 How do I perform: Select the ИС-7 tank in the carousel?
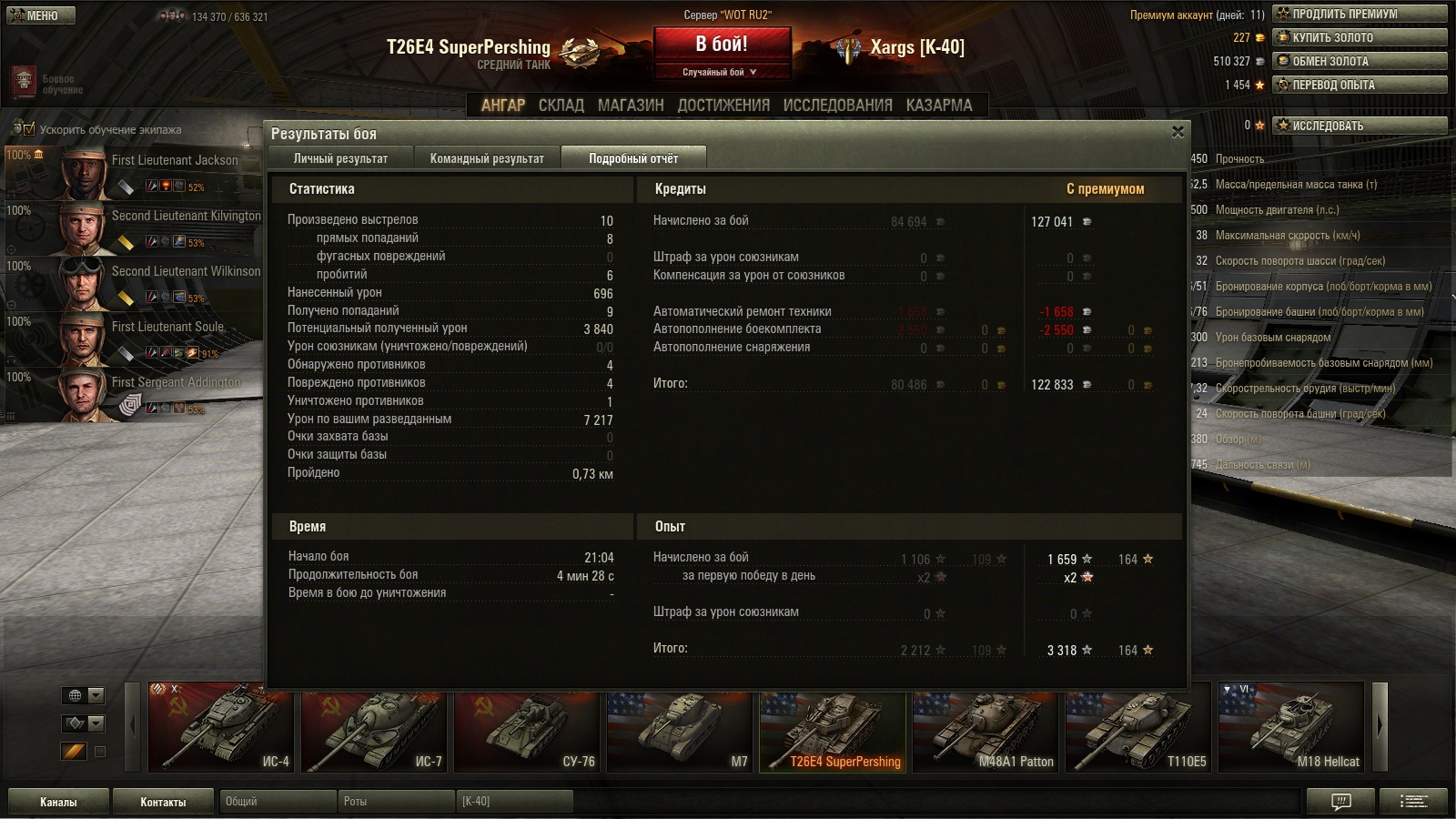pyautogui.click(x=373, y=727)
